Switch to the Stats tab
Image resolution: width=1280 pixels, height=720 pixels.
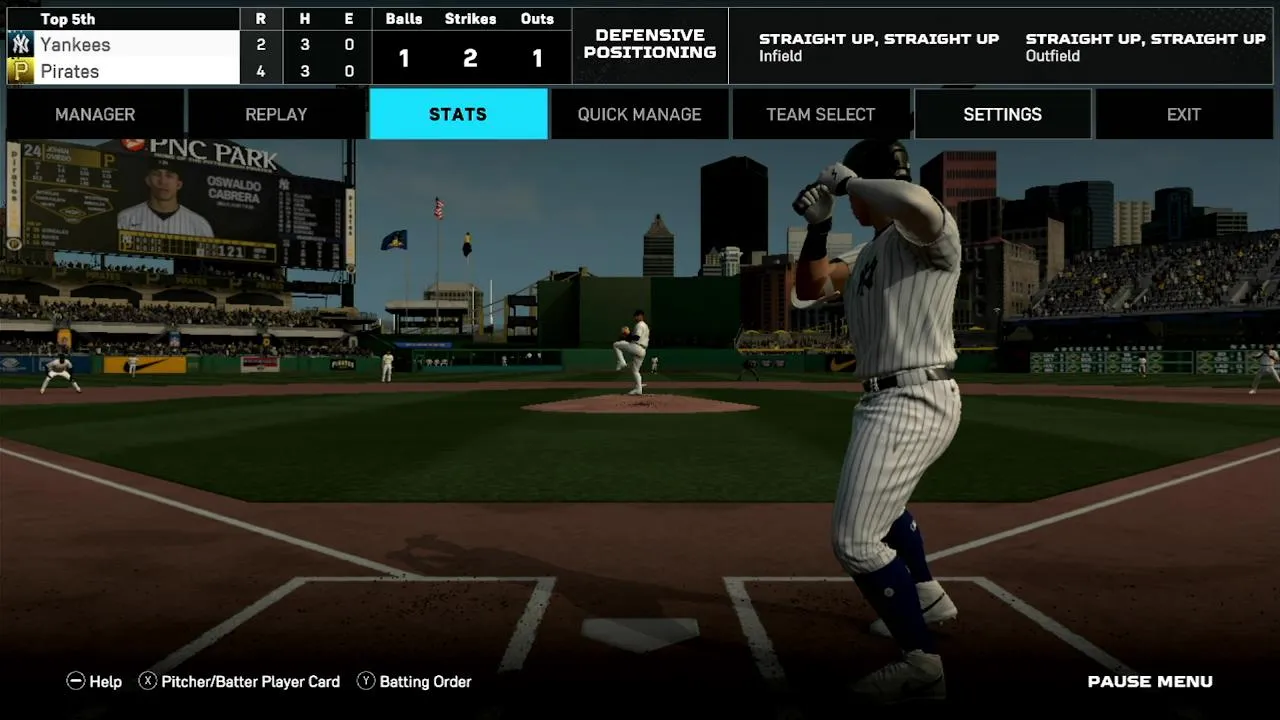point(458,114)
